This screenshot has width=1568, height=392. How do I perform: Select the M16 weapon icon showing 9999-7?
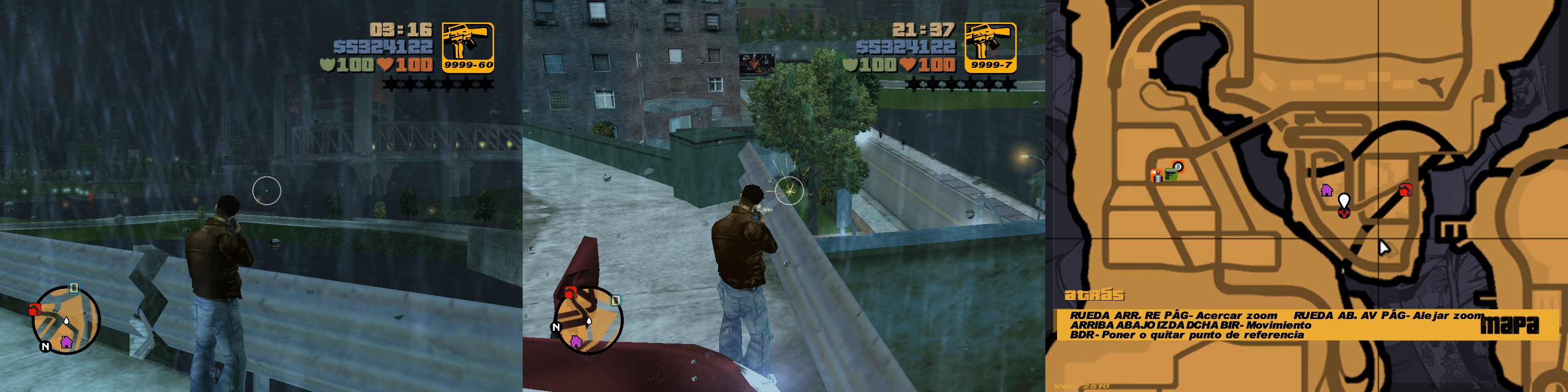tap(990, 47)
